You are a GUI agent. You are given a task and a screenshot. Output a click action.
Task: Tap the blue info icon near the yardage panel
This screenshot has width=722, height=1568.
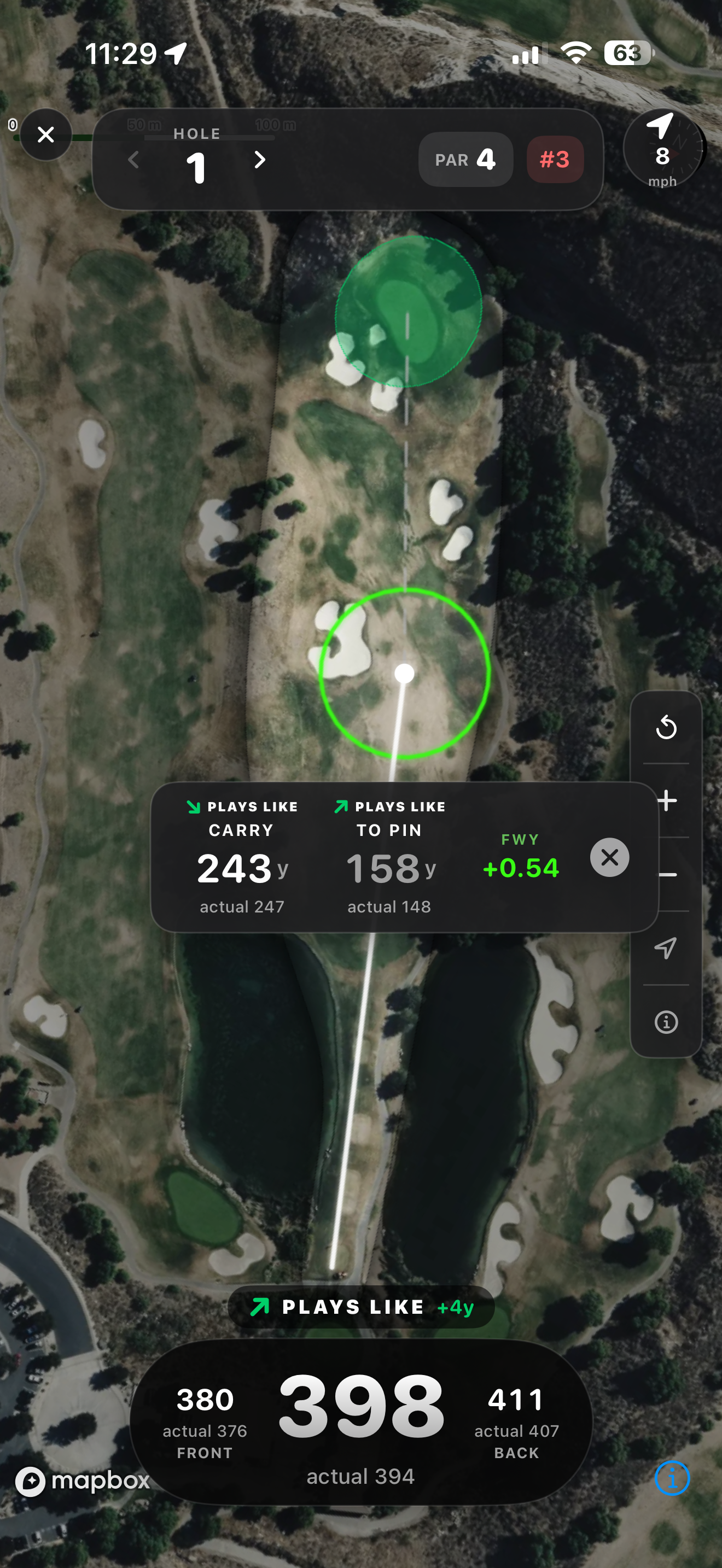click(x=672, y=1477)
